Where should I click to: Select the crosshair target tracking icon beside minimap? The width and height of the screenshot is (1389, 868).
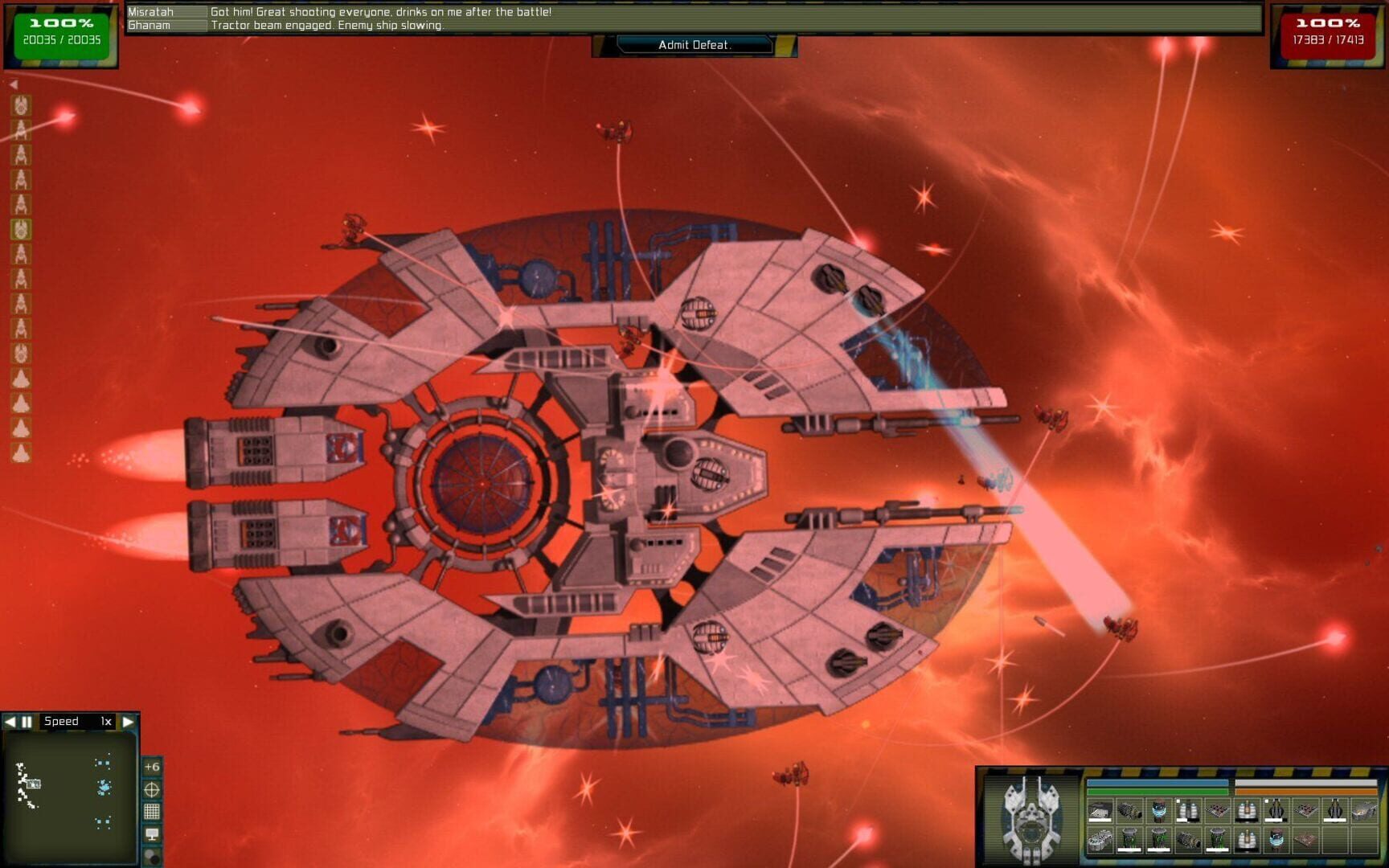tap(151, 789)
